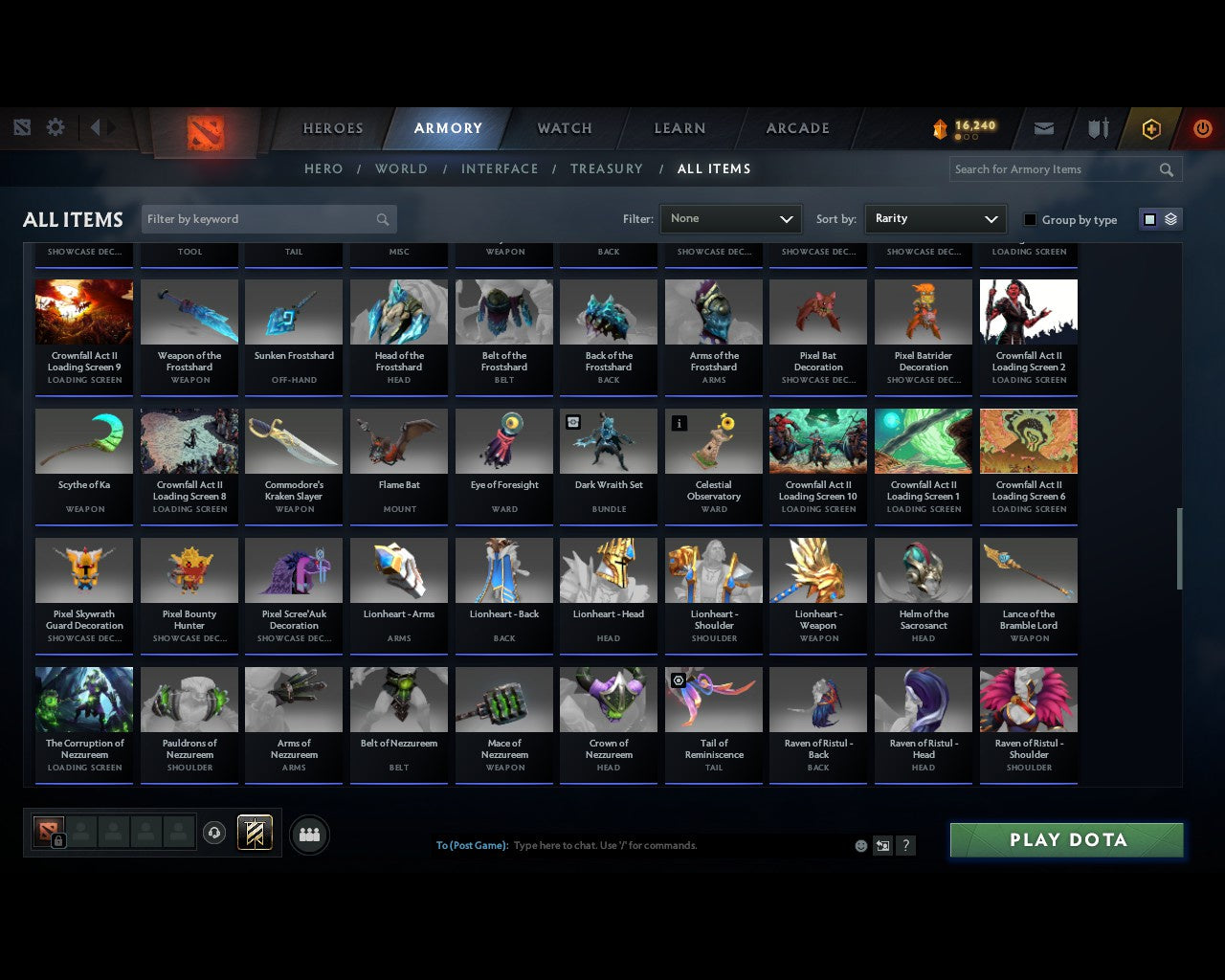Open your notifications mail inbox
Screen dimensions: 1225x980
pyautogui.click(x=1043, y=127)
